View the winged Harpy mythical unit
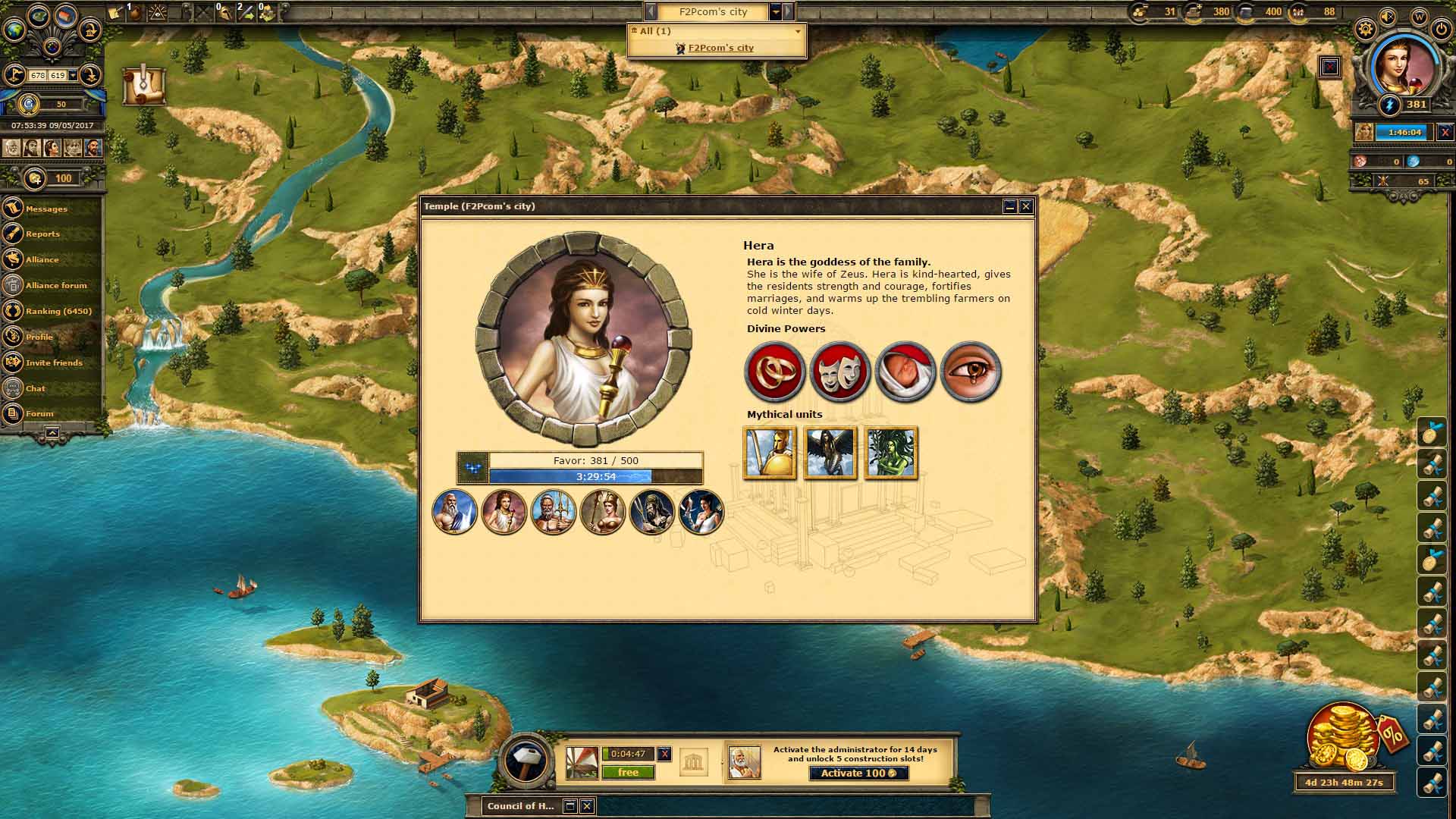Image resolution: width=1456 pixels, height=819 pixels. coord(830,453)
